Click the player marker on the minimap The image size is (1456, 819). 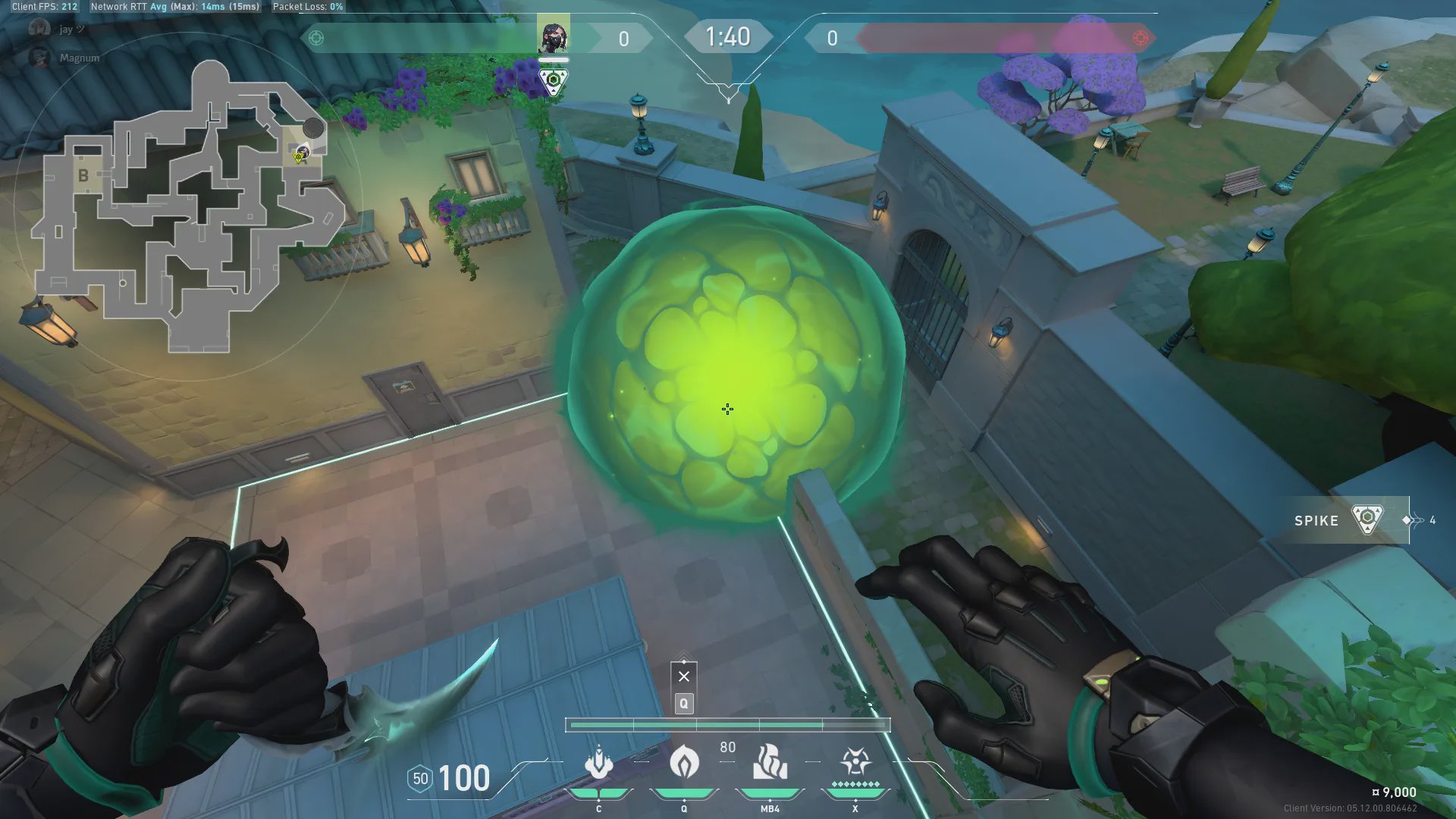pyautogui.click(x=301, y=154)
